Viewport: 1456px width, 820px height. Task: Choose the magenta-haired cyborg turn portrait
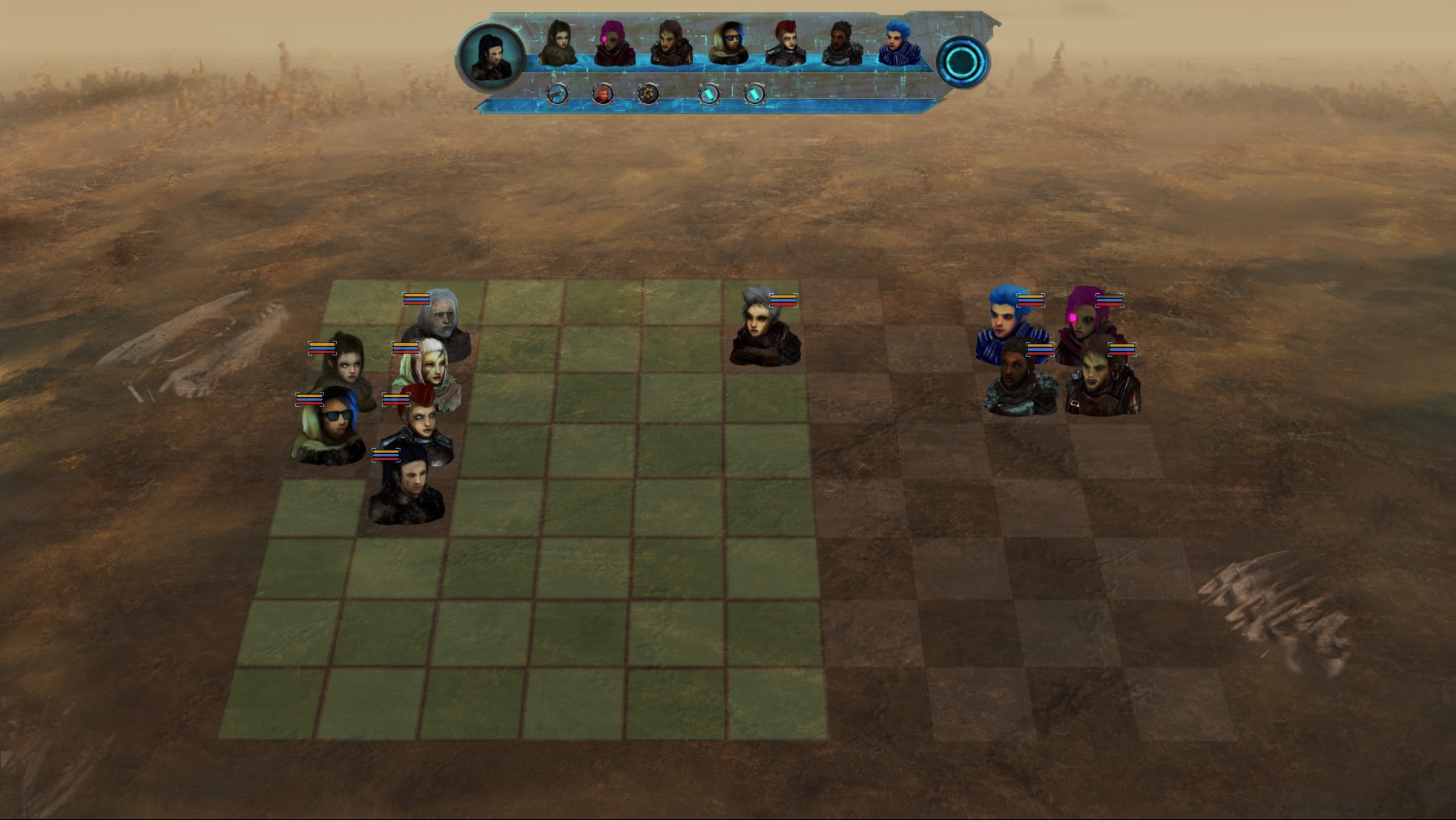tap(613, 43)
